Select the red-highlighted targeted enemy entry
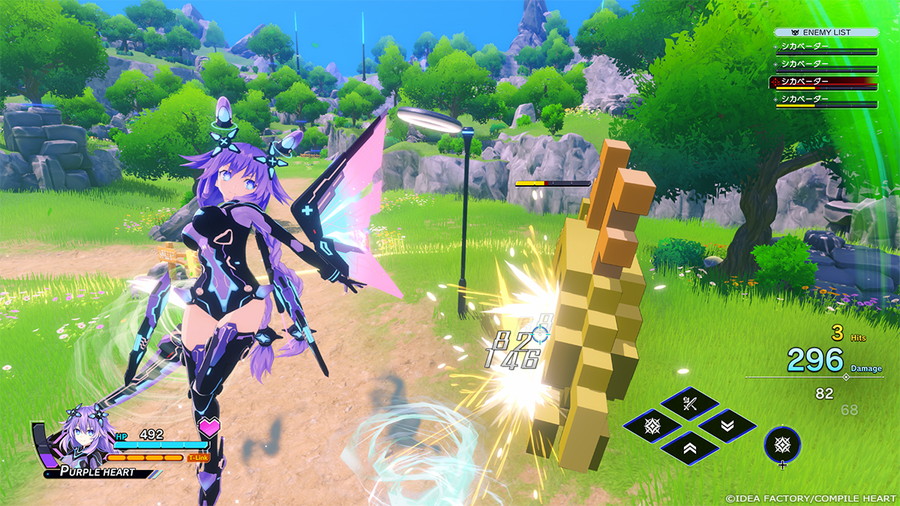 click(823, 83)
